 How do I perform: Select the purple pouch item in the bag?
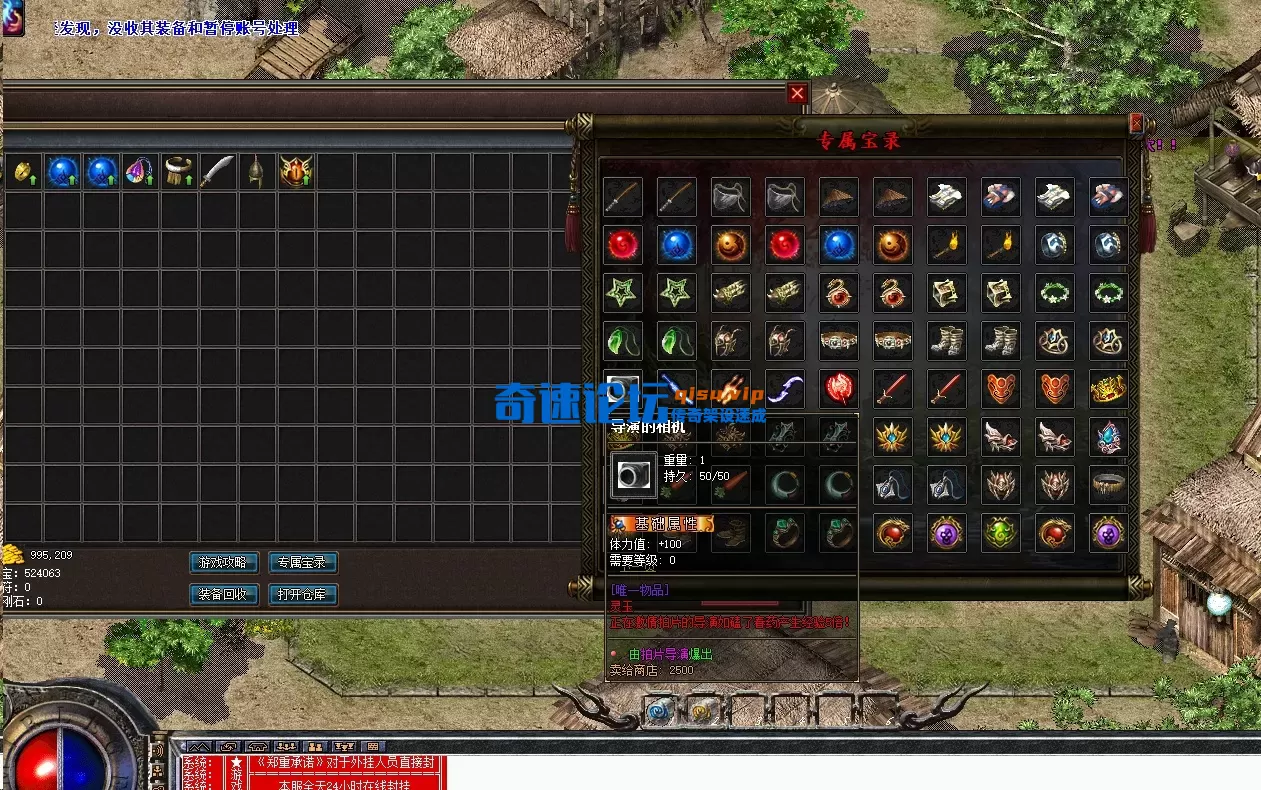(x=139, y=172)
